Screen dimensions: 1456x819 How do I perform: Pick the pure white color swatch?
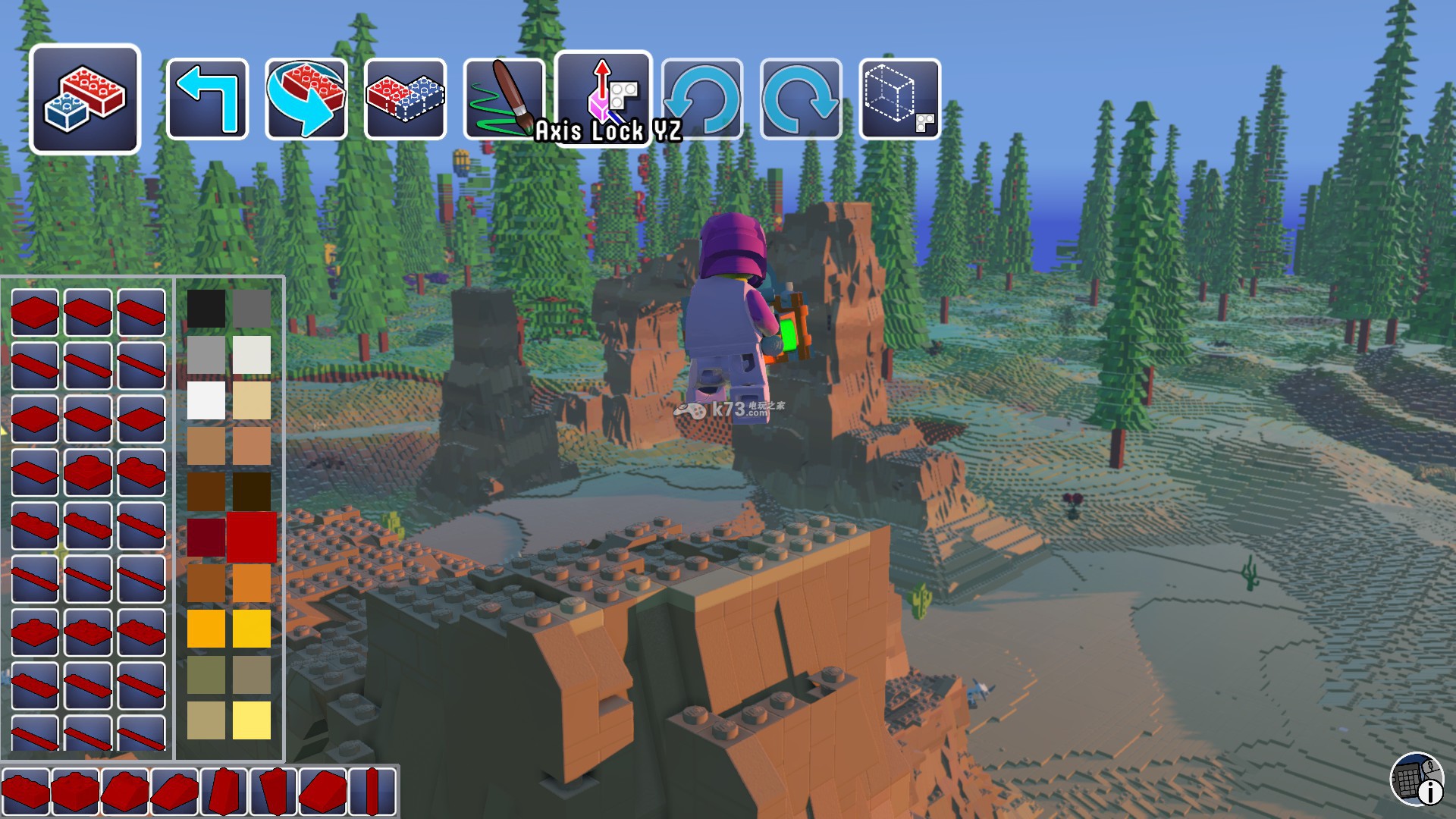[206, 400]
